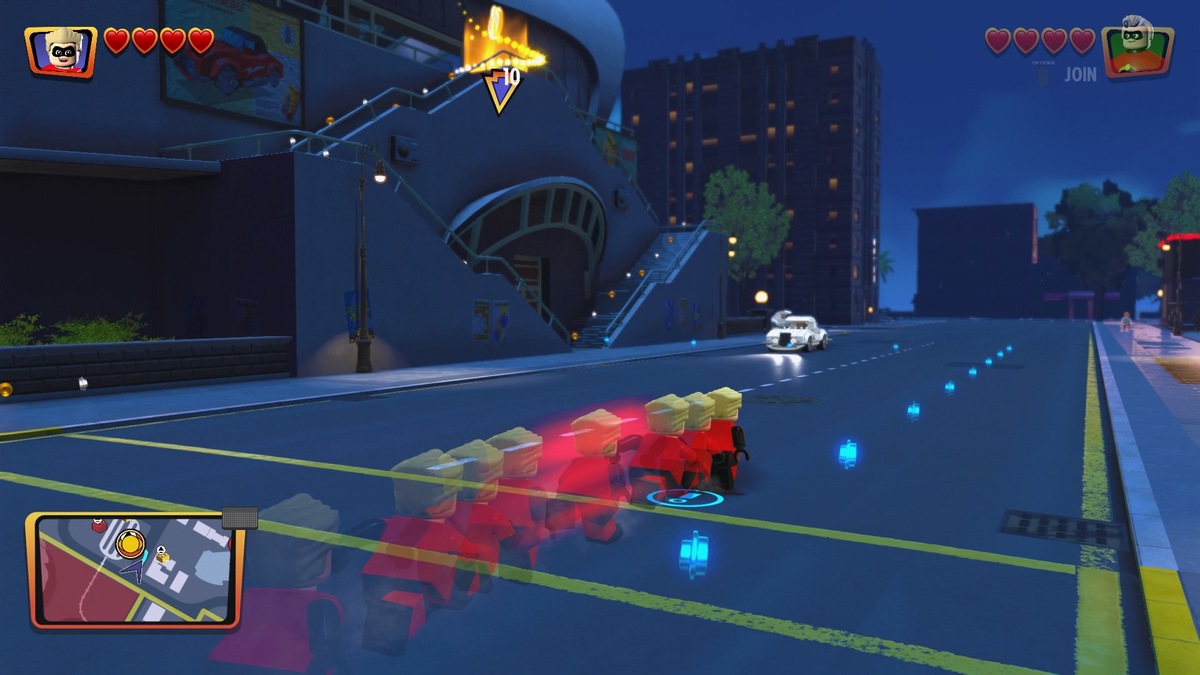
Task: Click the gold mission marker on the minimap
Action: pyautogui.click(x=130, y=545)
